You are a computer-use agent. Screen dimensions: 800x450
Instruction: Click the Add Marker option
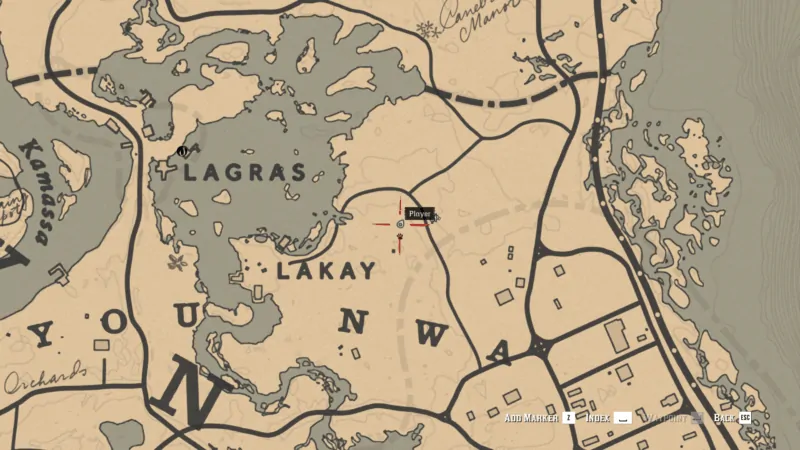click(x=532, y=417)
